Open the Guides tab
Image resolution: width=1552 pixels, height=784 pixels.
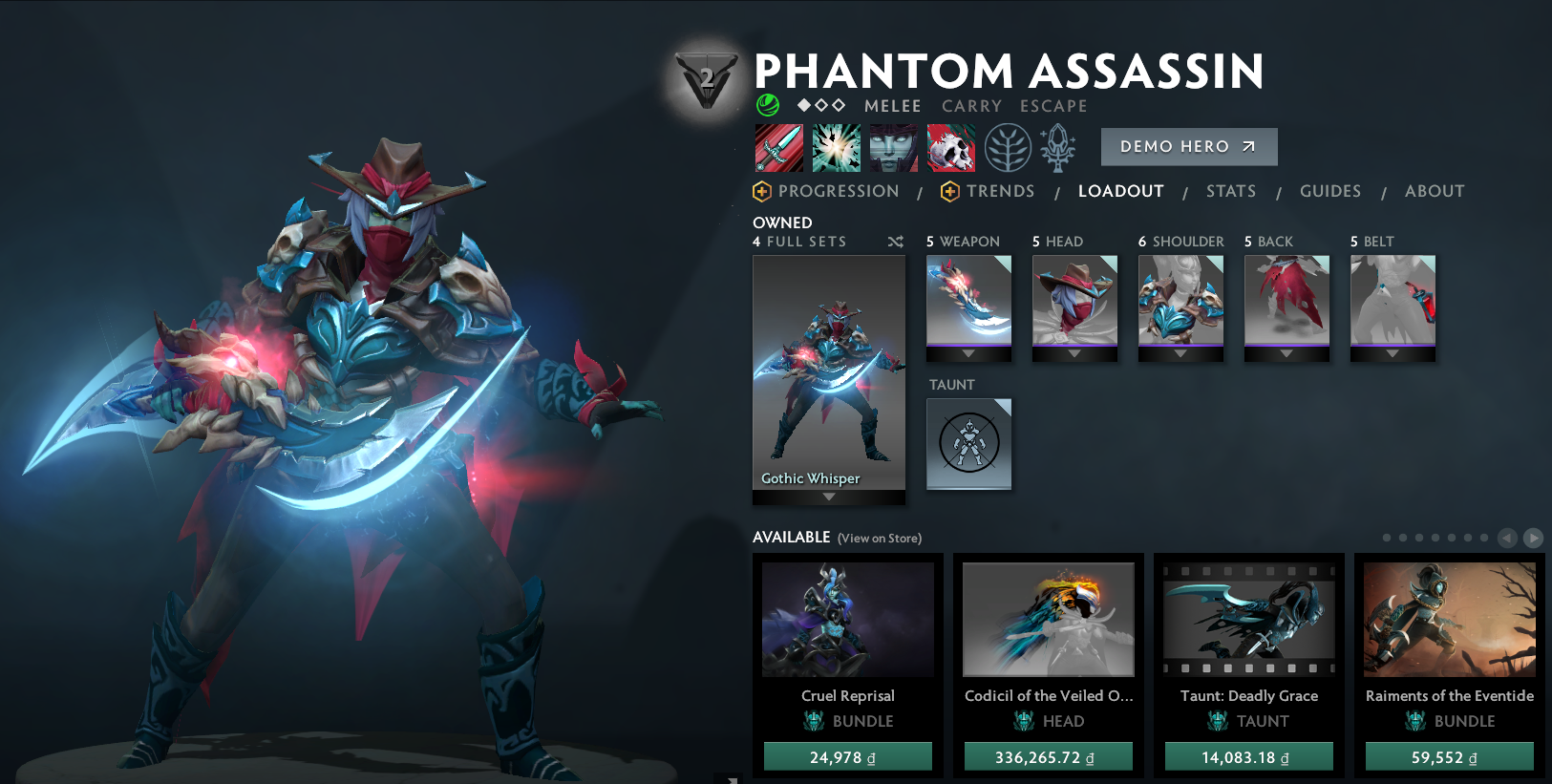pos(1329,191)
